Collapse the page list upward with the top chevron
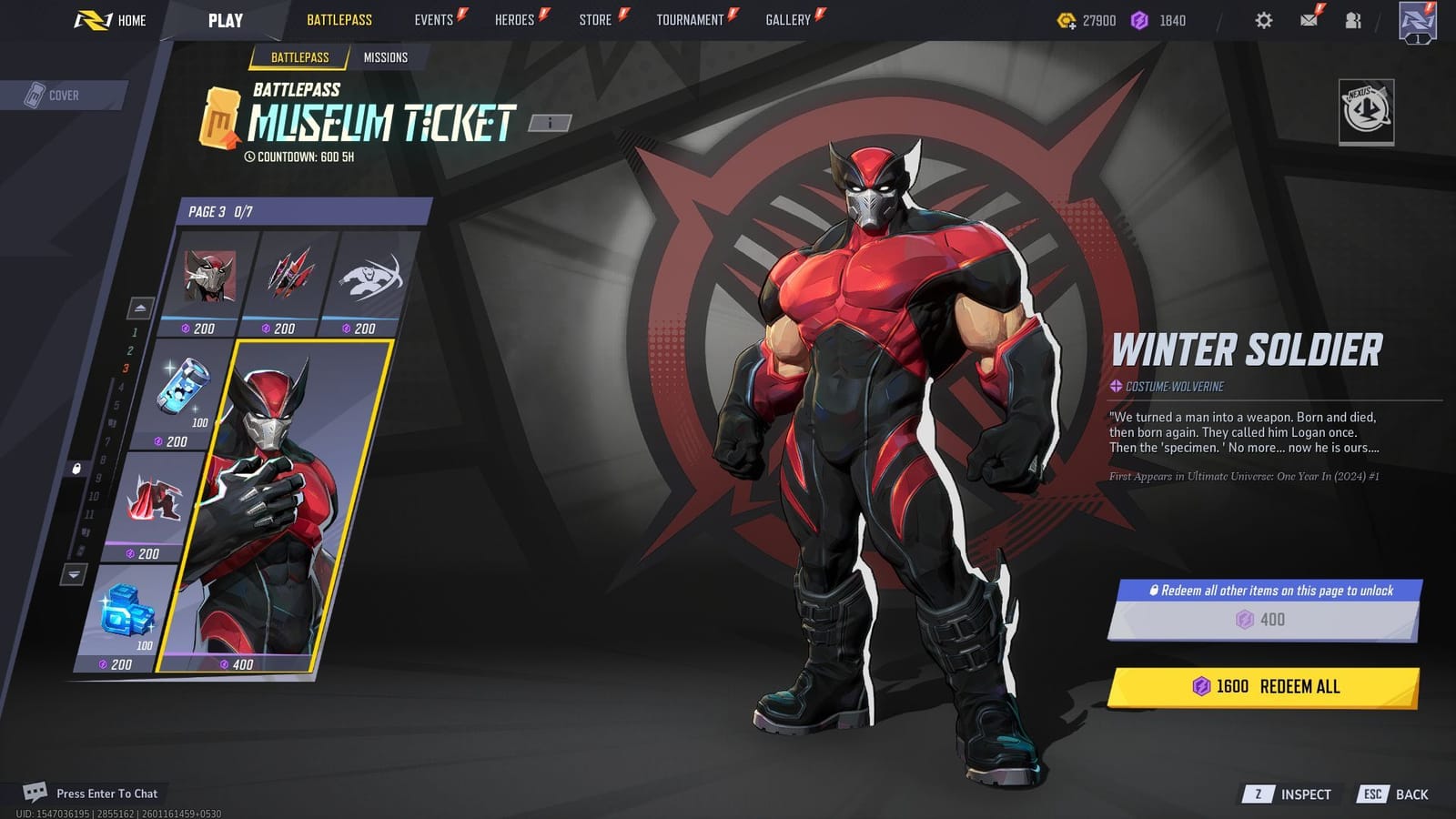The height and width of the screenshot is (819, 1456). [140, 307]
